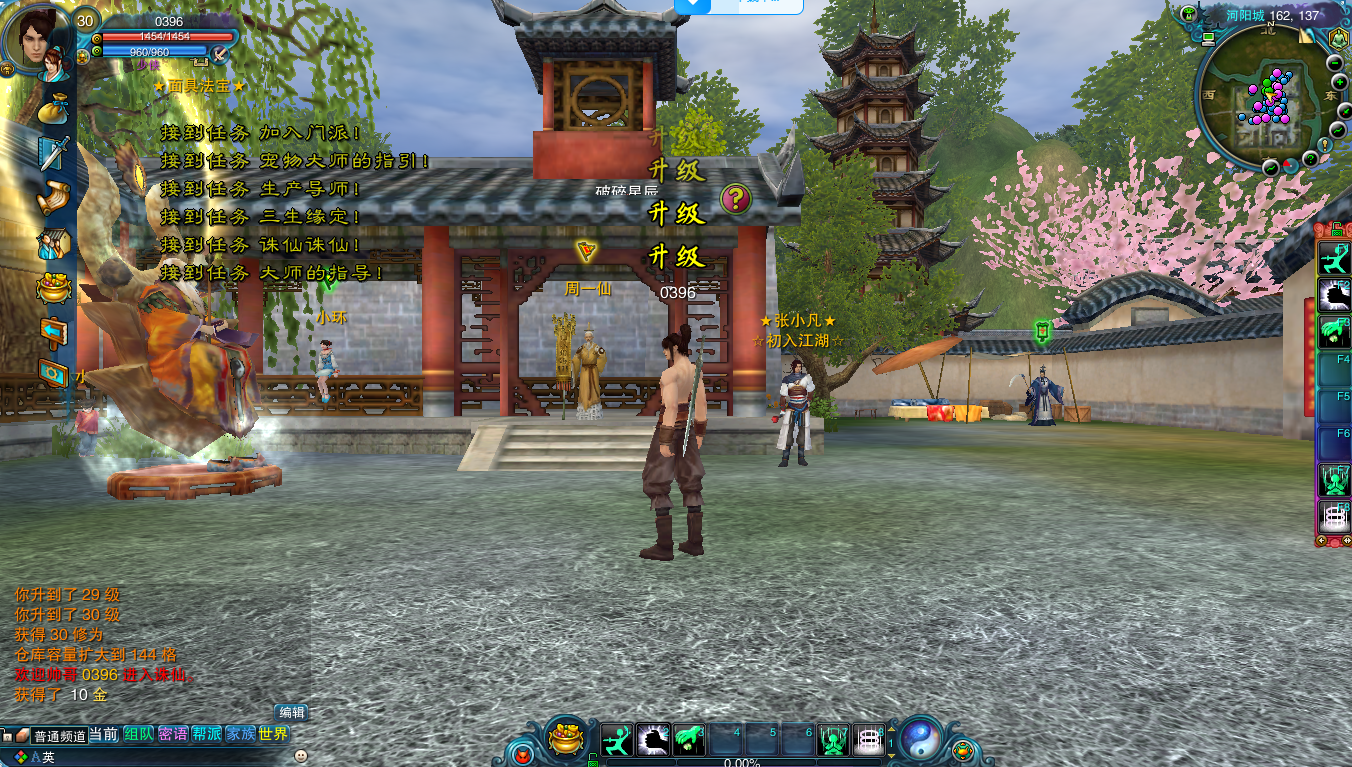
Task: Open the gear settings signboard icon
Action: pos(53,372)
